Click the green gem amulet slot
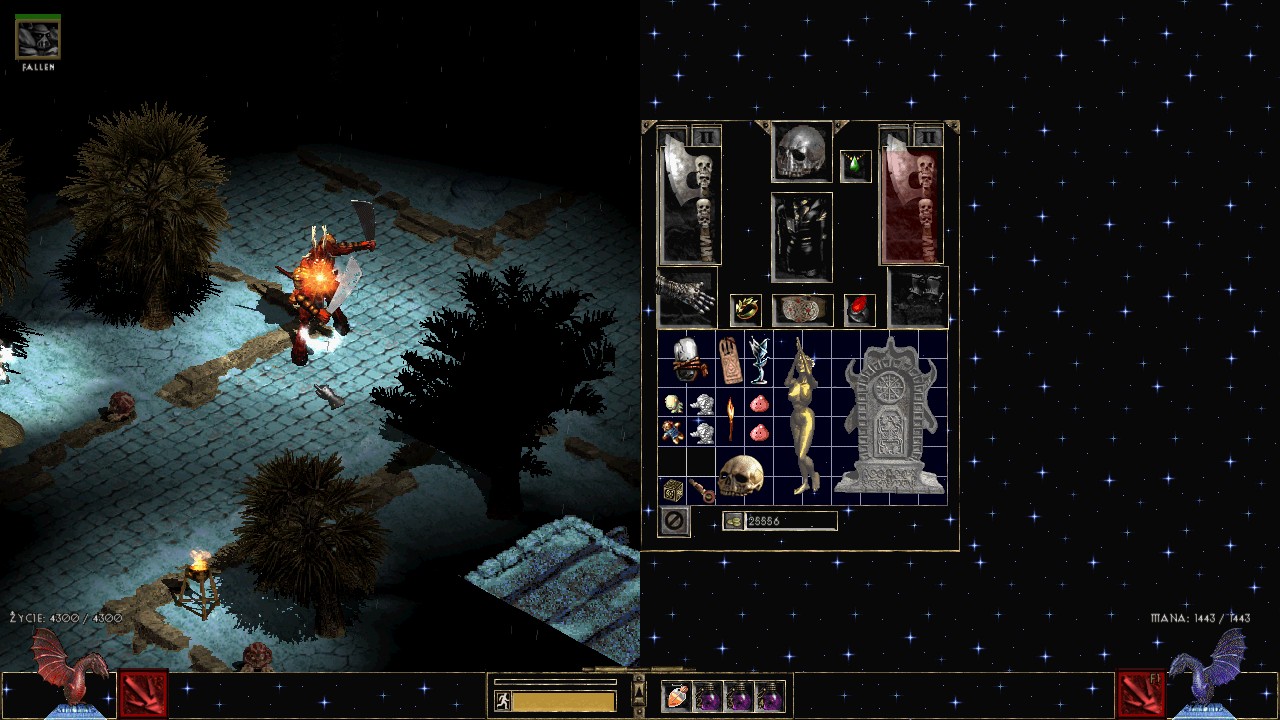 [x=856, y=166]
